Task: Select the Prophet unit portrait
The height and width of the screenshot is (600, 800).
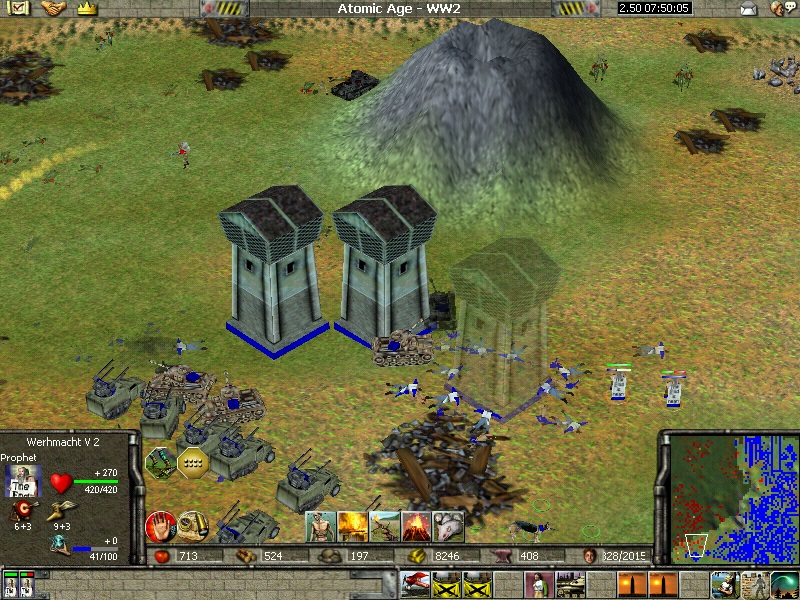Action: [24, 480]
